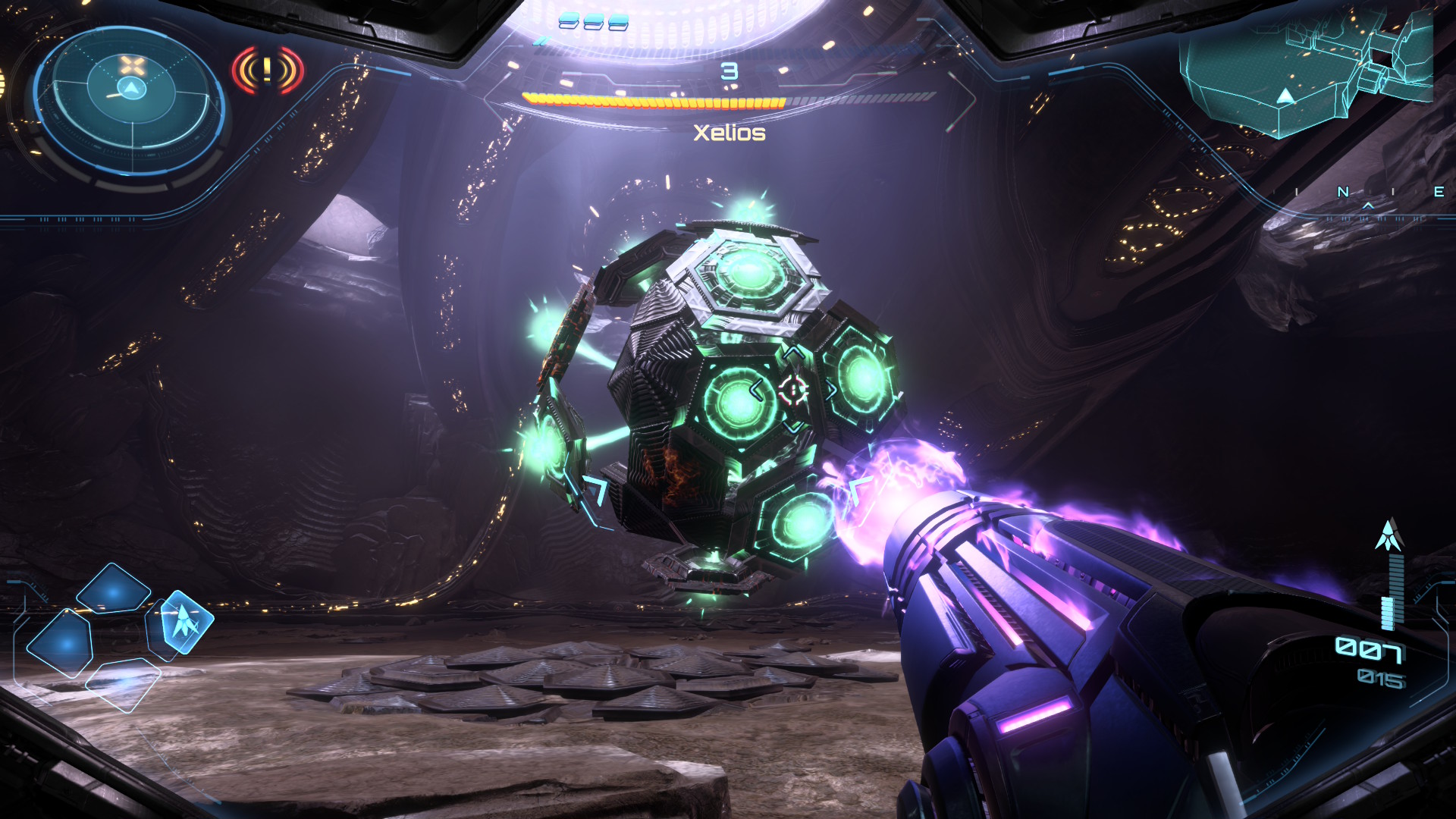Click the chevron below the compass strip
This screenshot has height=819, width=1456.
tap(1368, 207)
